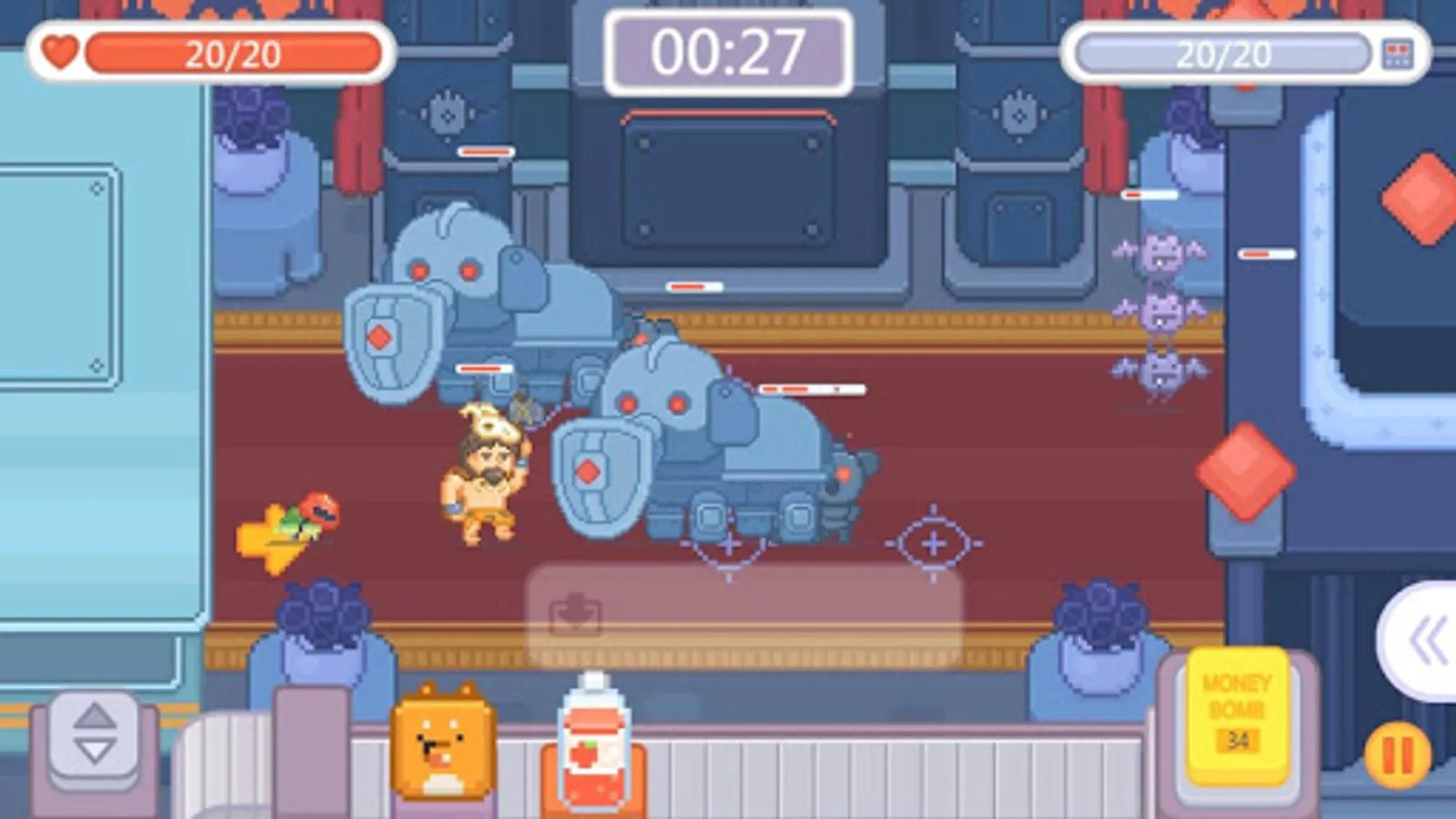Click the enemy health bar at top right
The image size is (1456, 819).
click(x=1224, y=53)
